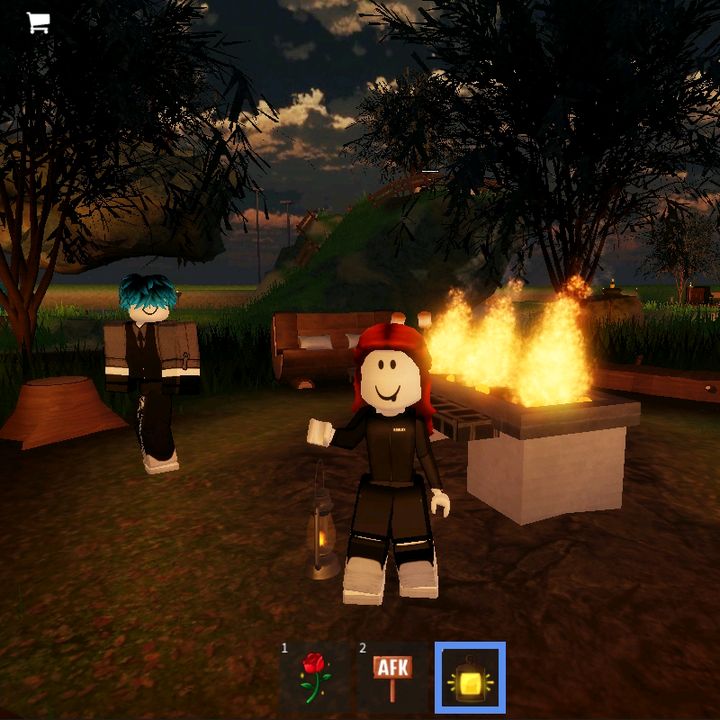Screen dimensions: 720x720
Task: Open the shop cart icon
Action: coord(38,23)
